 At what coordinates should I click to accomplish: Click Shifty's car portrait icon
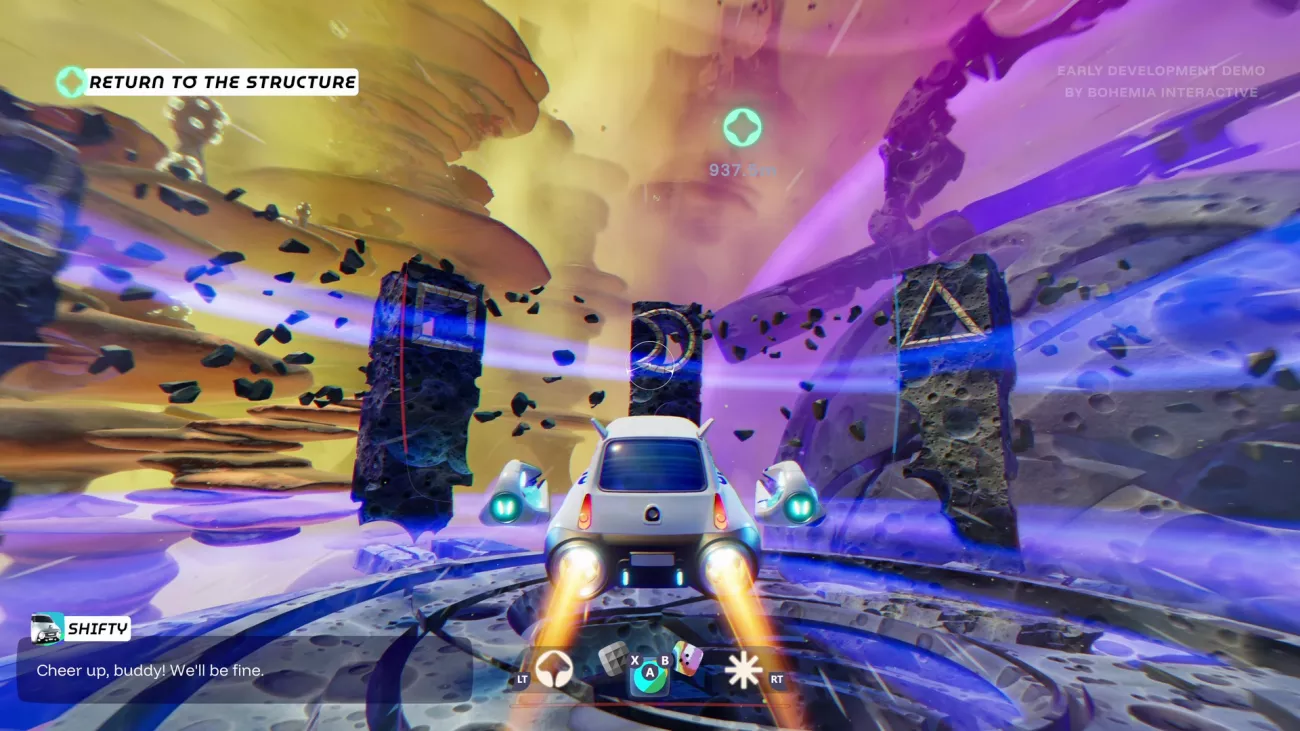(x=47, y=628)
